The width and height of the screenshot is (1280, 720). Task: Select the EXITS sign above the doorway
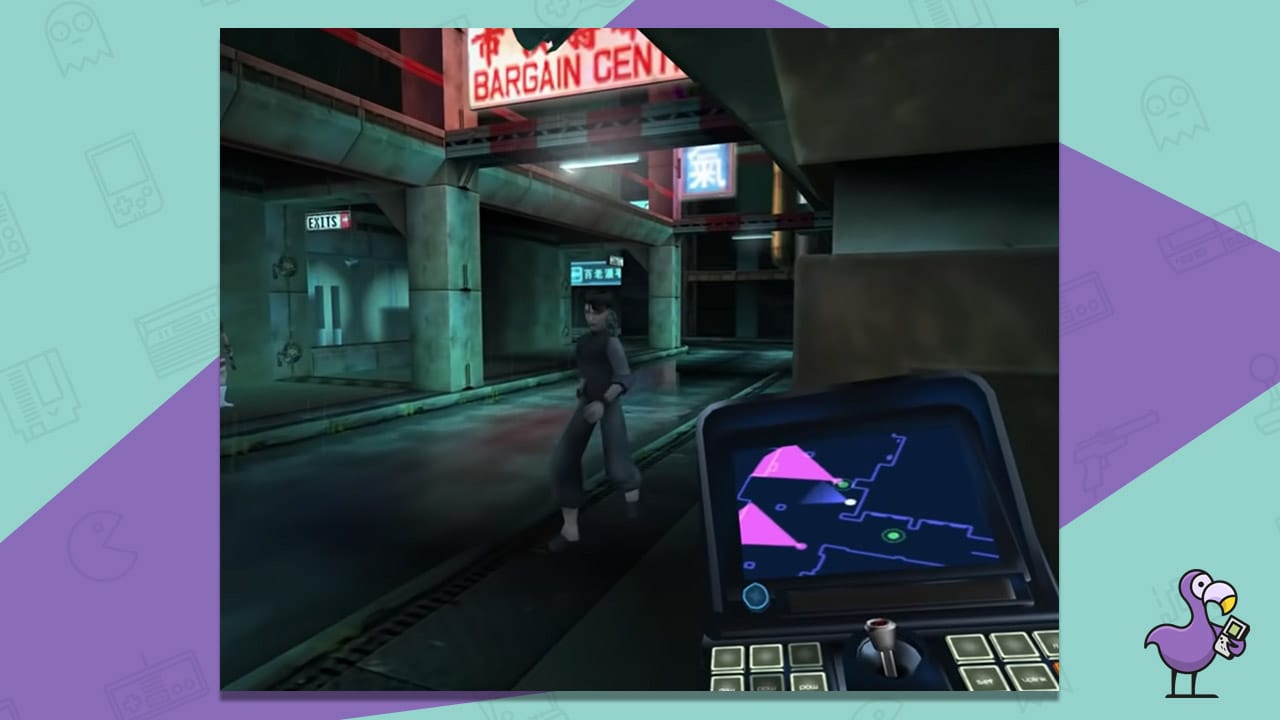[x=325, y=218]
